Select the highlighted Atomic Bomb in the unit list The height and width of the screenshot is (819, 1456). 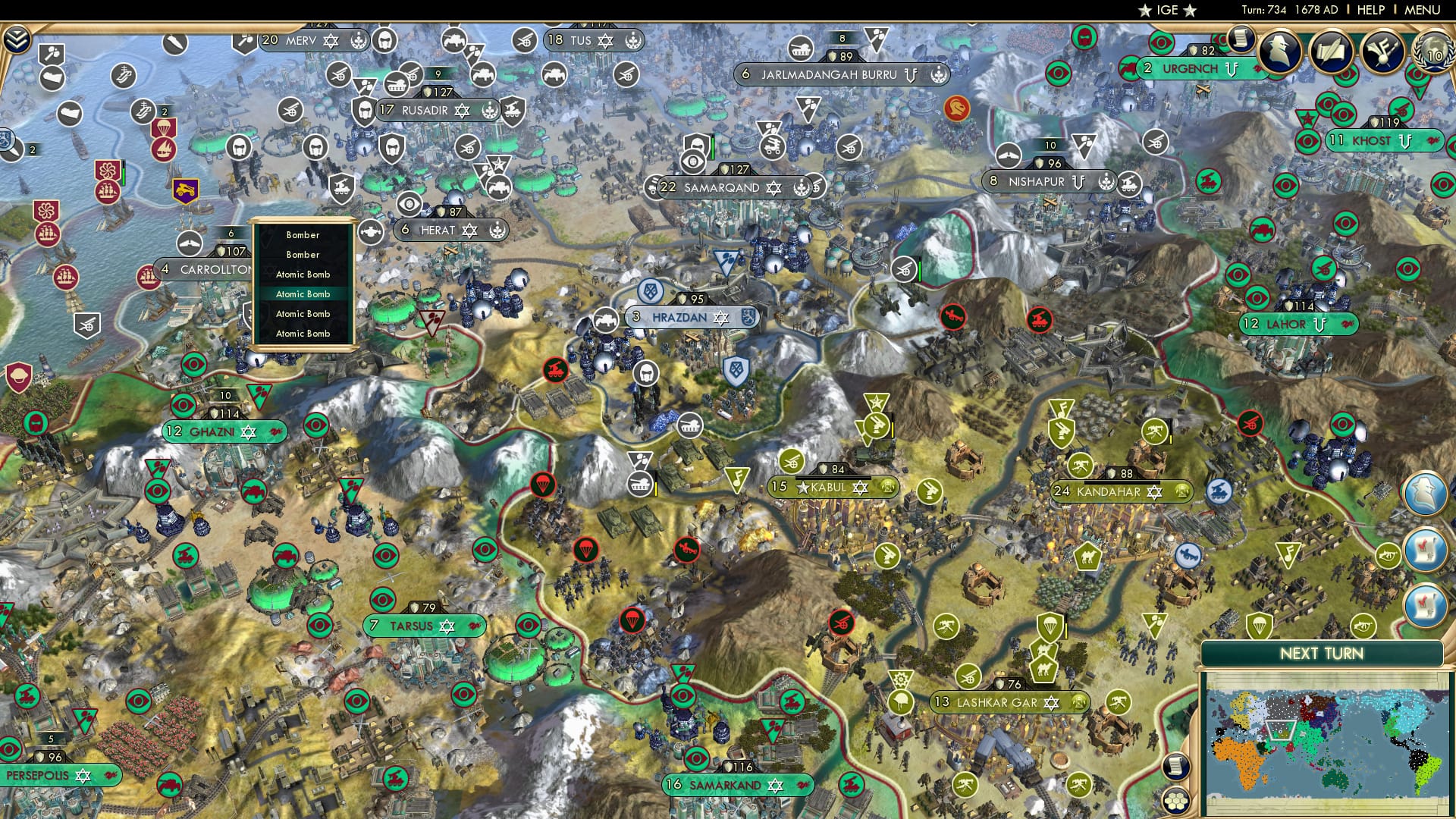click(x=302, y=293)
